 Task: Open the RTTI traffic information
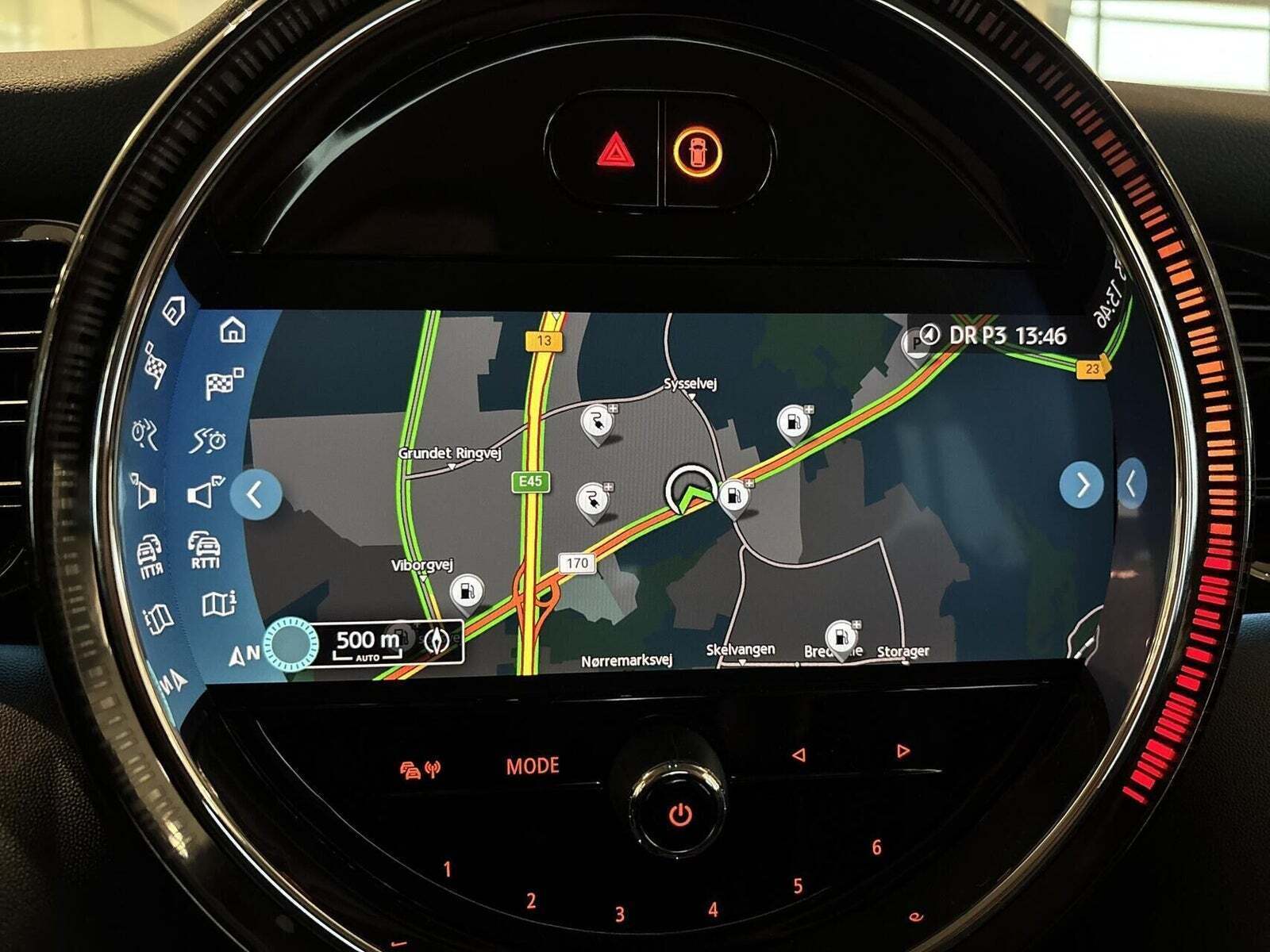(205, 550)
